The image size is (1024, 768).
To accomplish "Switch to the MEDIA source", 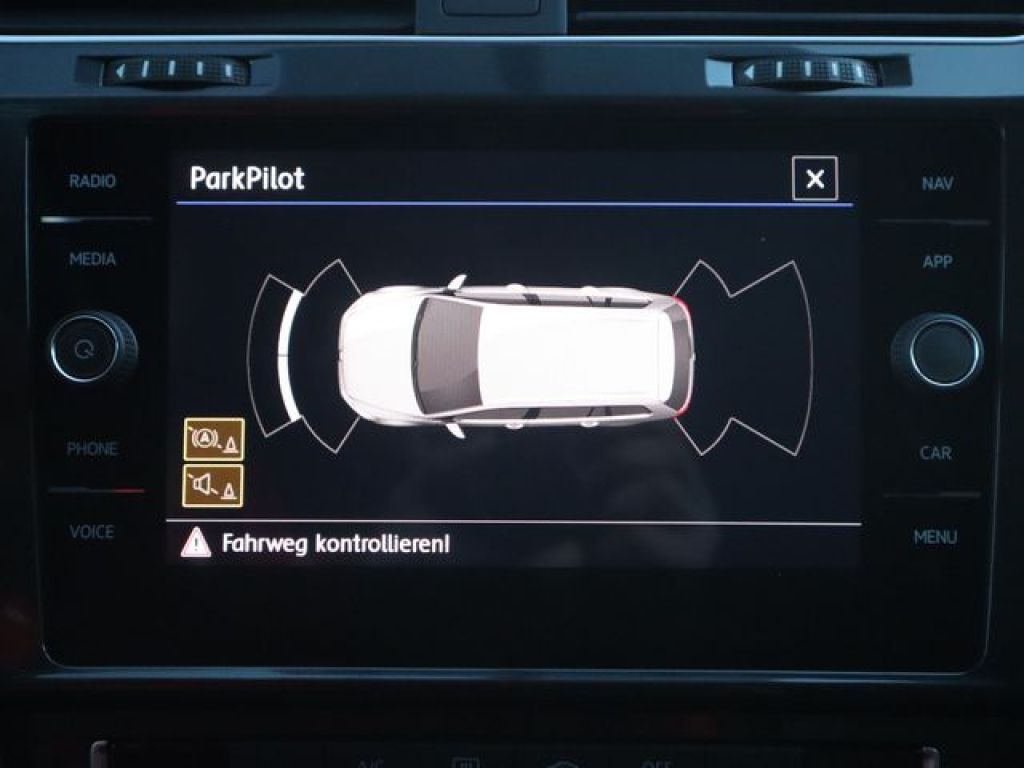I will (x=92, y=259).
